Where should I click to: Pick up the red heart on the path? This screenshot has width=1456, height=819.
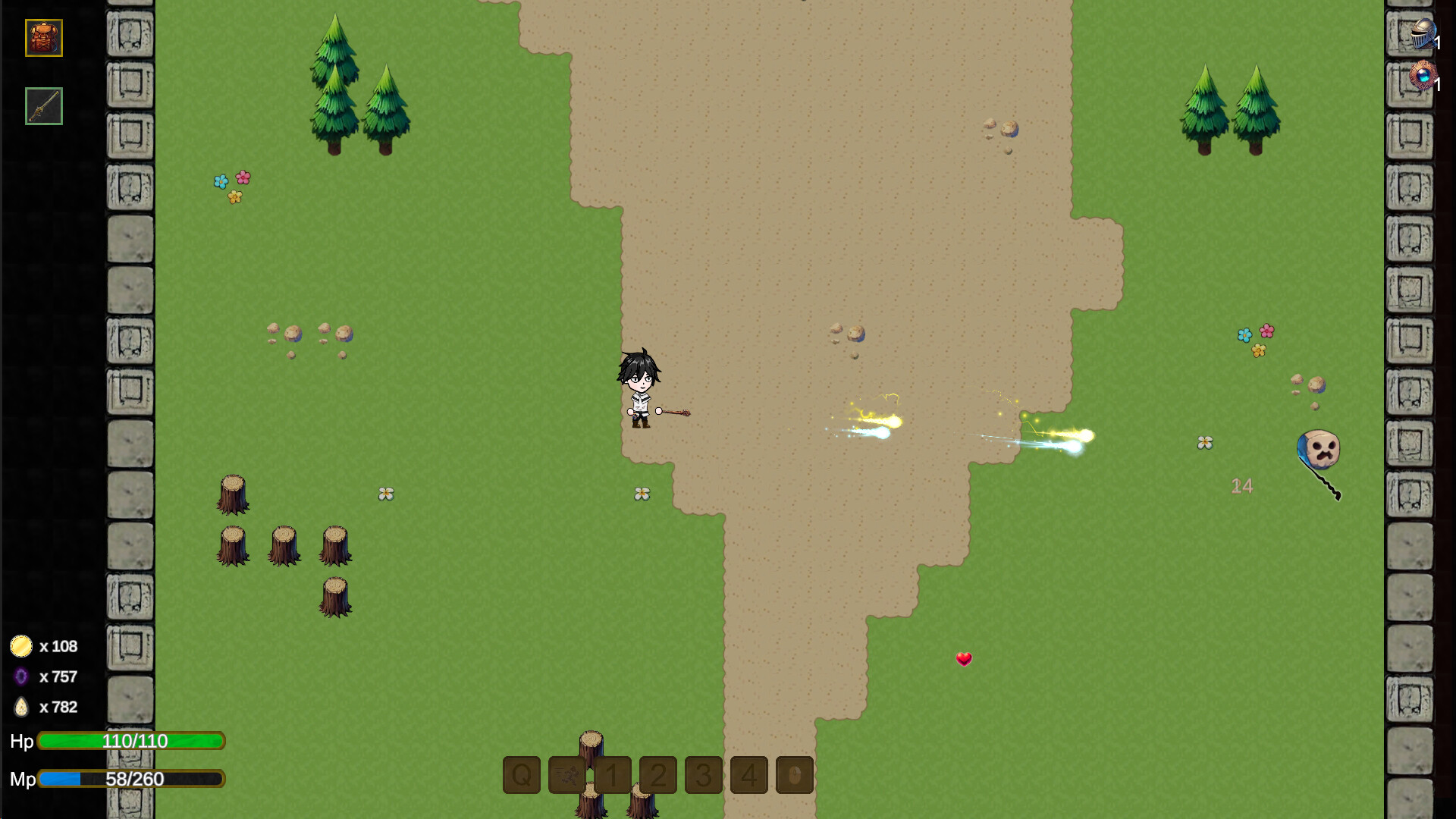coord(964,659)
